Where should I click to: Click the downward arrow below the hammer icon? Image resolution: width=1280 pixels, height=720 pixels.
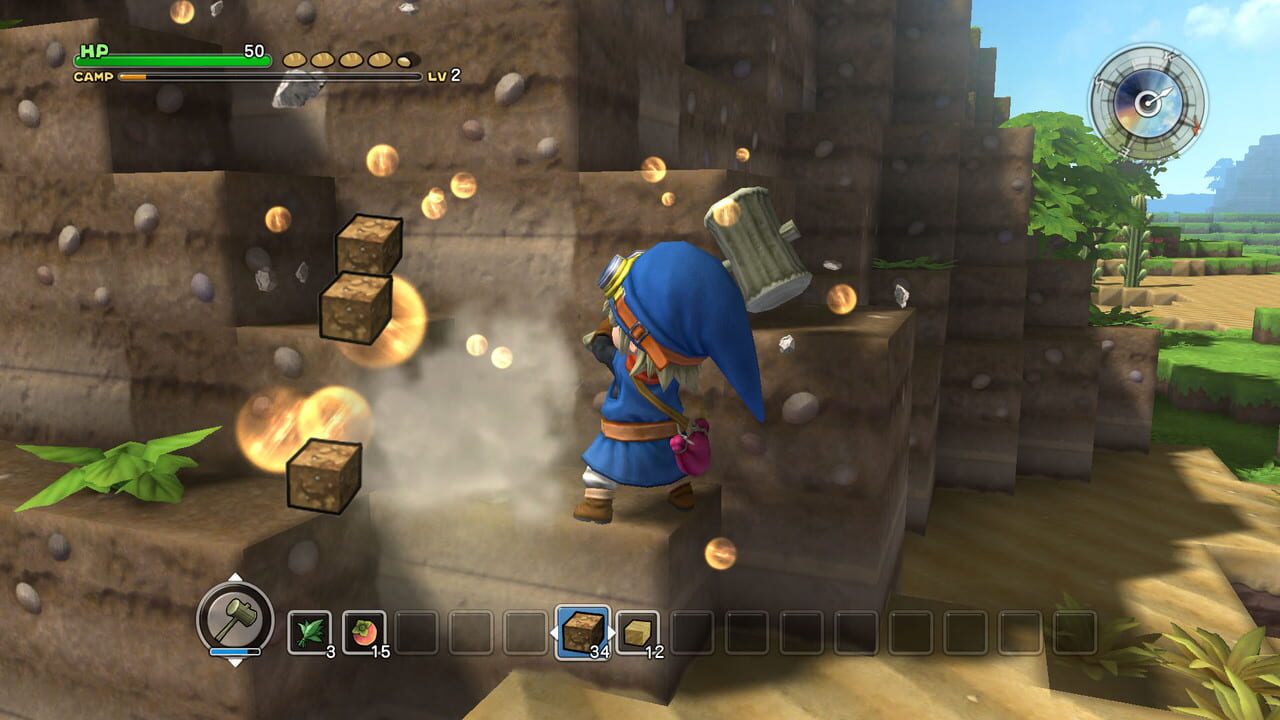coord(235,663)
